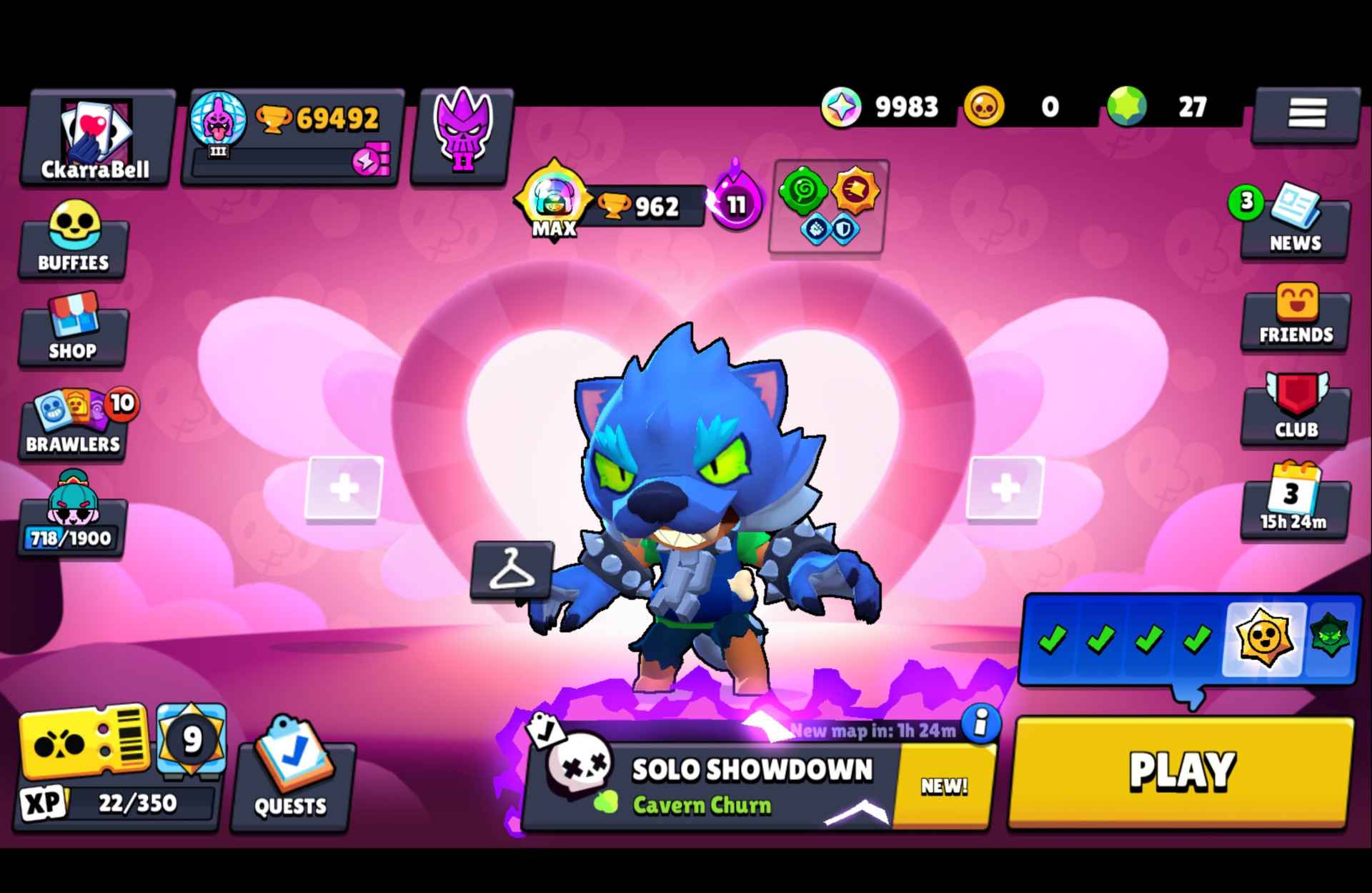Screen dimensions: 1372x893
Task: Open the Club screen
Action: (1295, 408)
